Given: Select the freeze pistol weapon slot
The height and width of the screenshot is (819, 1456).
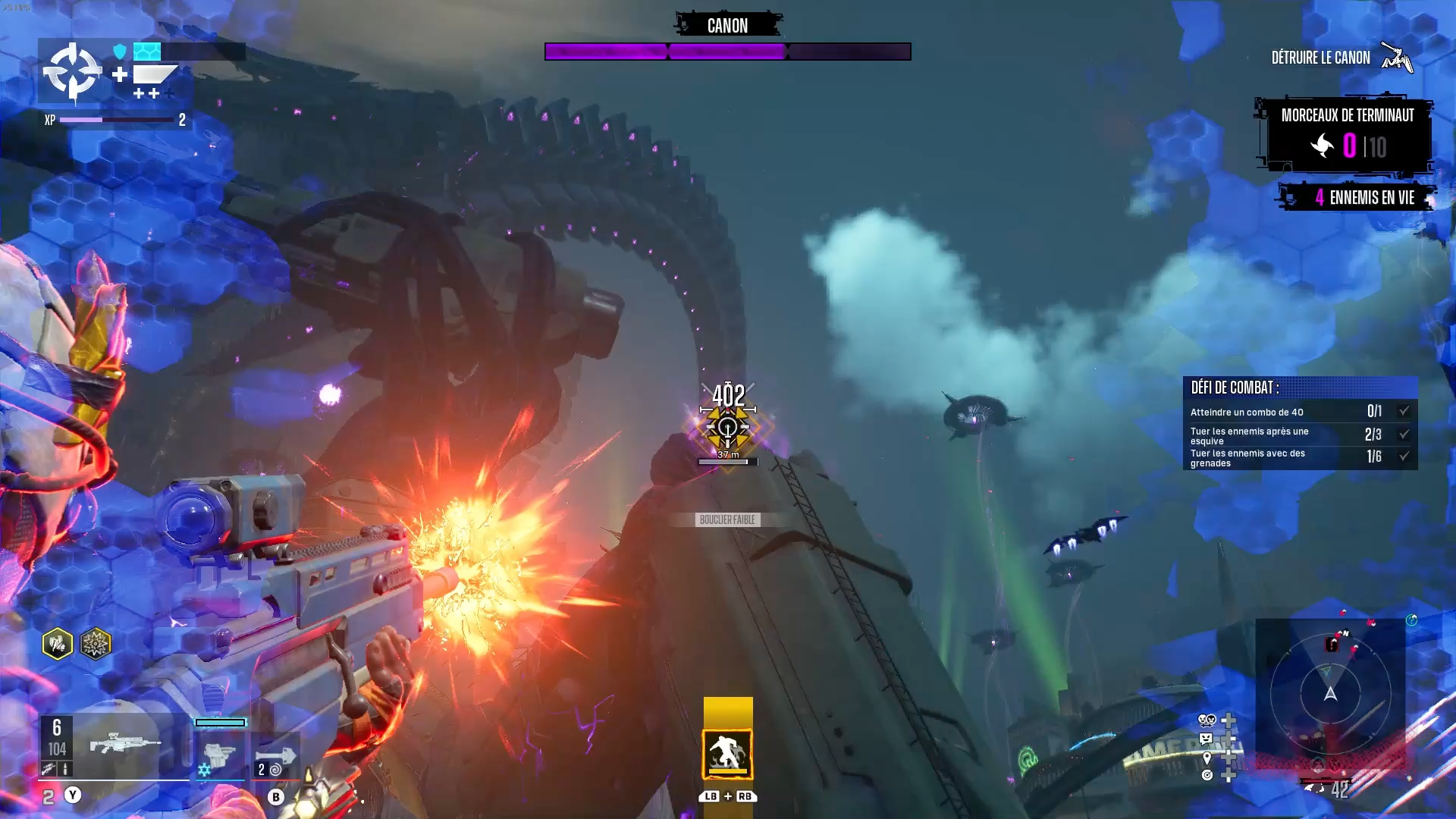Looking at the screenshot, I should pyautogui.click(x=220, y=755).
